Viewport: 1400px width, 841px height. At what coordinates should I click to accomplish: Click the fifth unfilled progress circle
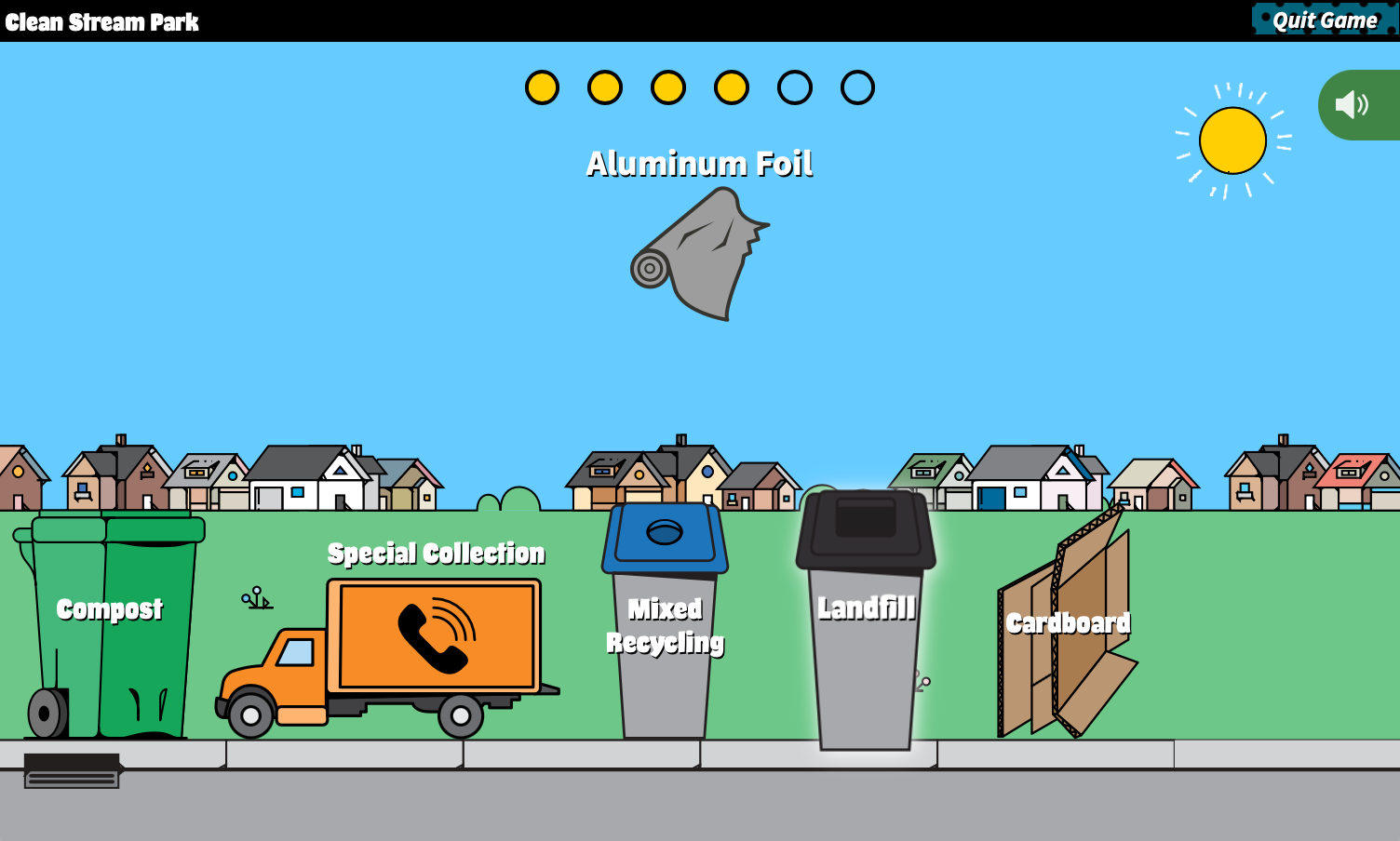[x=794, y=87]
